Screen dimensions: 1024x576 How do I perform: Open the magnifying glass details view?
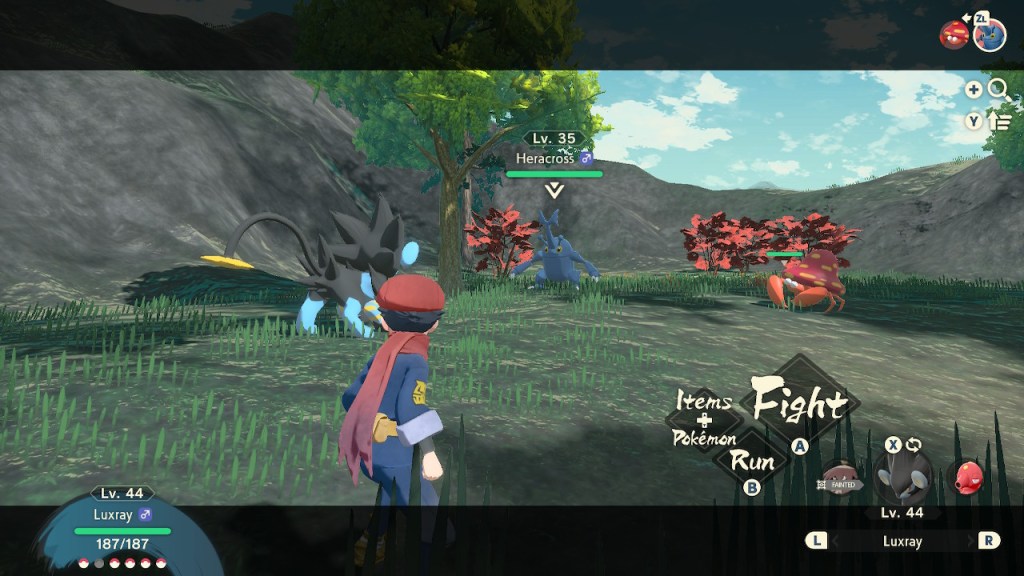point(998,89)
